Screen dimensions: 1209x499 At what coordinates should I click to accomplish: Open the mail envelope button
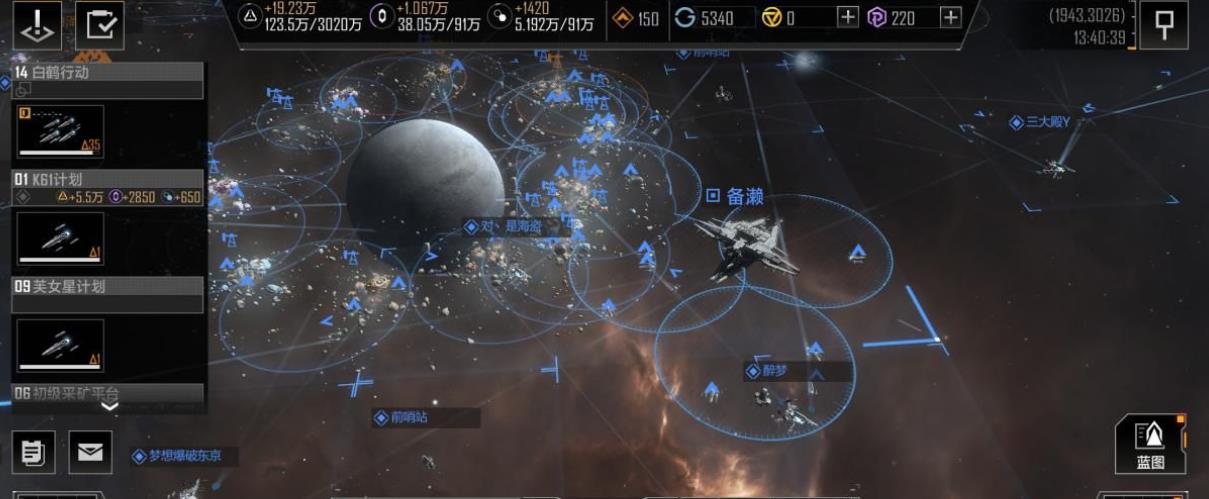coord(90,453)
